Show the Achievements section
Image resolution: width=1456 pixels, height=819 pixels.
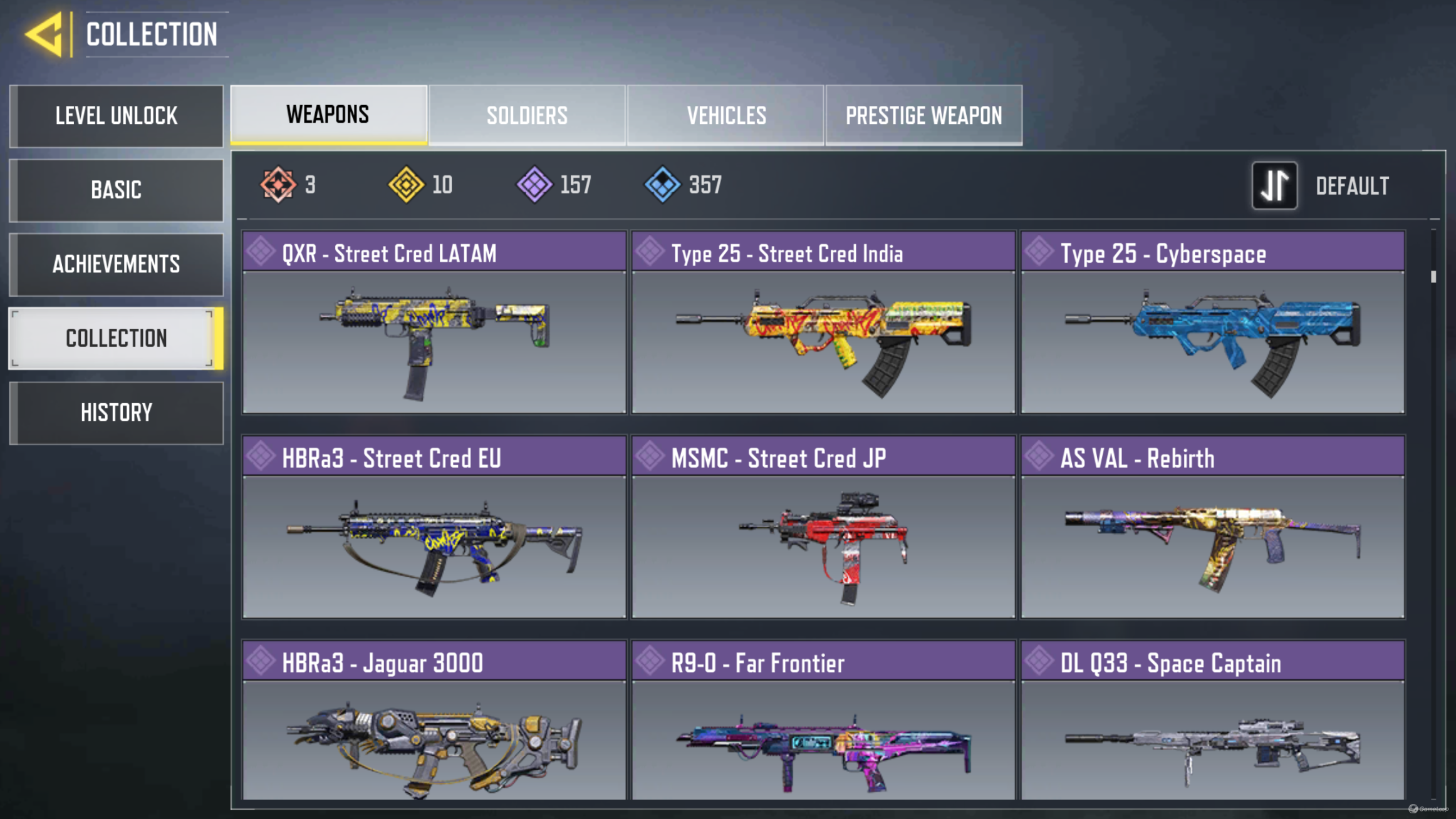pyautogui.click(x=117, y=264)
